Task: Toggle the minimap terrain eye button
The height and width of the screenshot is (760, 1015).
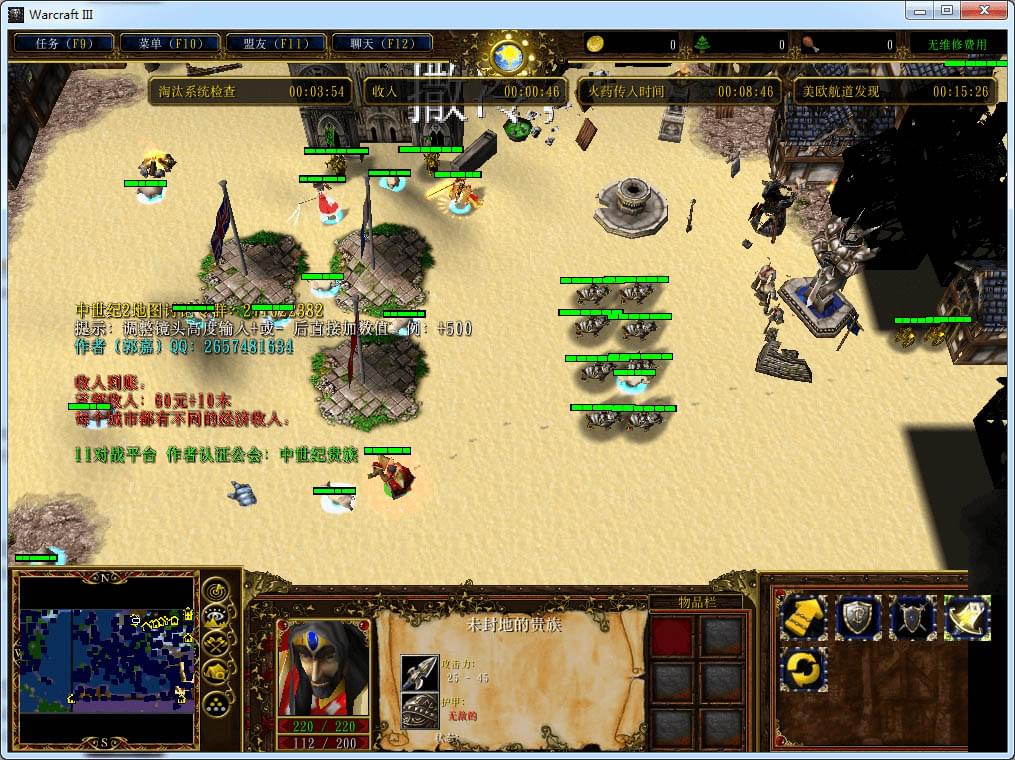Action: [x=215, y=617]
